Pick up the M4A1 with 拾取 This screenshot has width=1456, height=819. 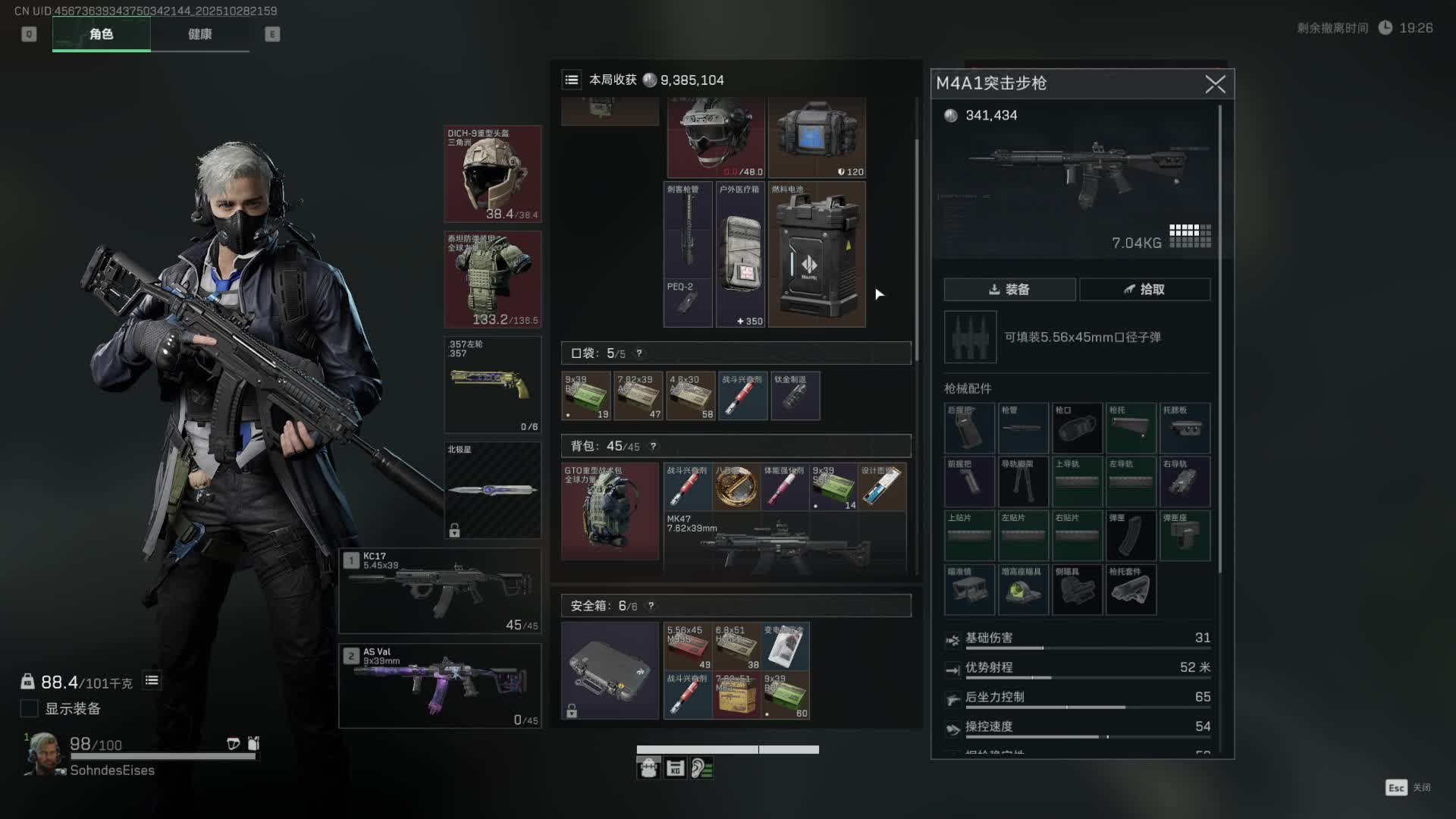tap(1144, 290)
